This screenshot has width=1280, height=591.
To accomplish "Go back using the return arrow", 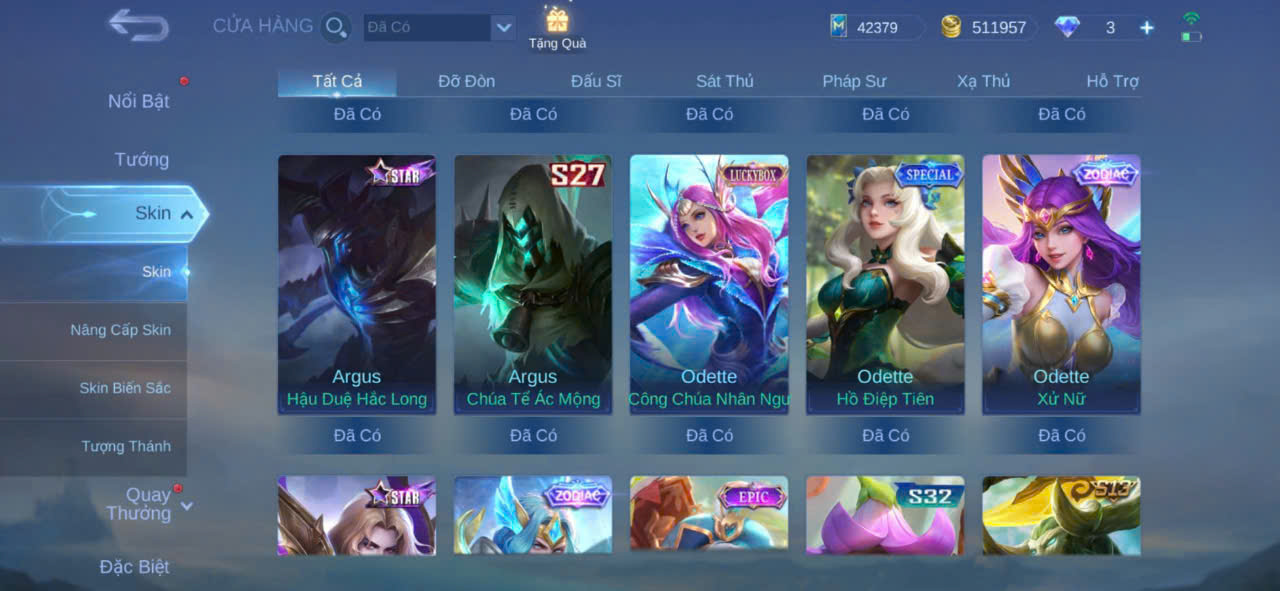I will click(x=138, y=25).
